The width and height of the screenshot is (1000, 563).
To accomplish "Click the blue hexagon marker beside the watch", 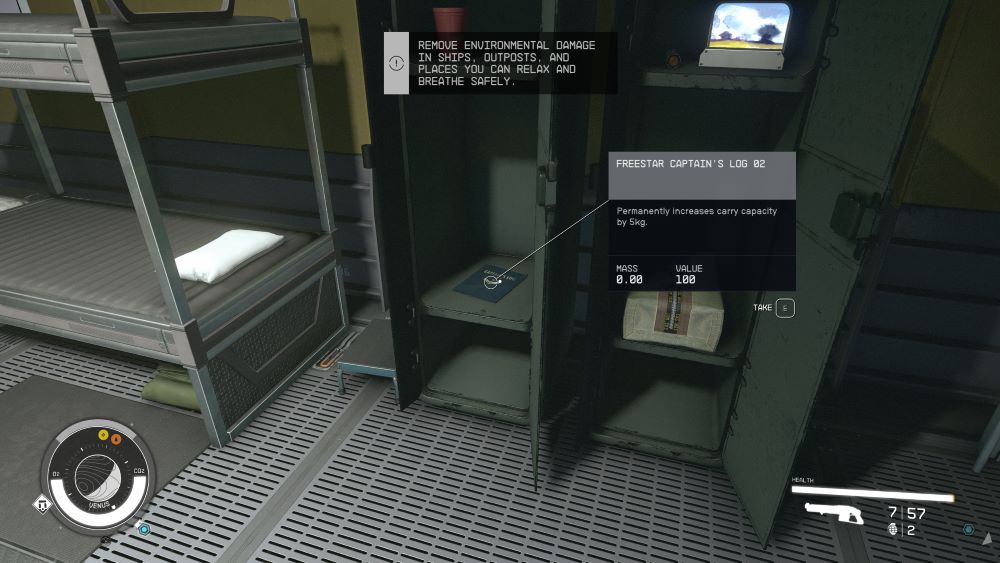I will pos(145,528).
